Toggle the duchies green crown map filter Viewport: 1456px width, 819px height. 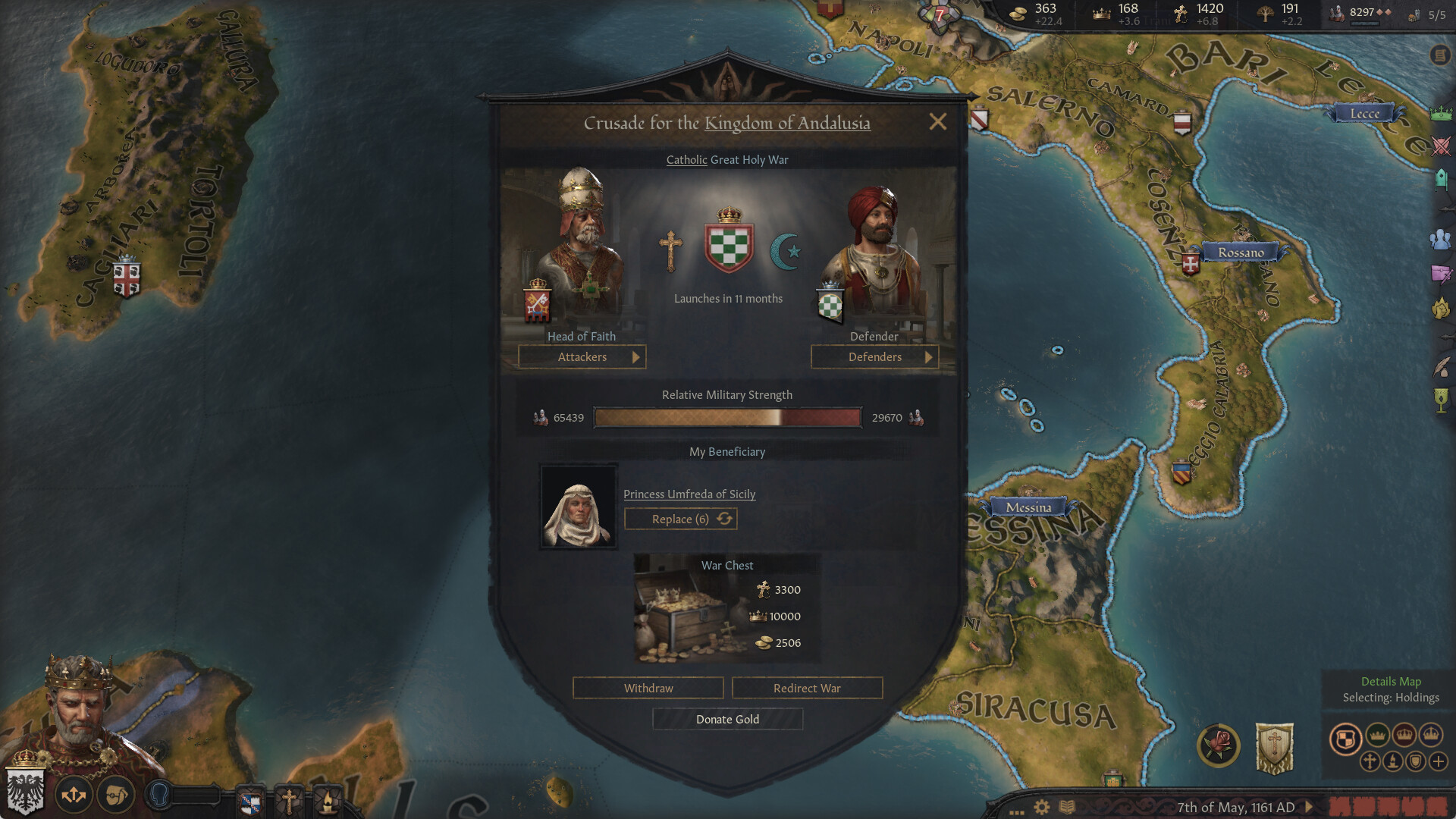(x=1377, y=736)
